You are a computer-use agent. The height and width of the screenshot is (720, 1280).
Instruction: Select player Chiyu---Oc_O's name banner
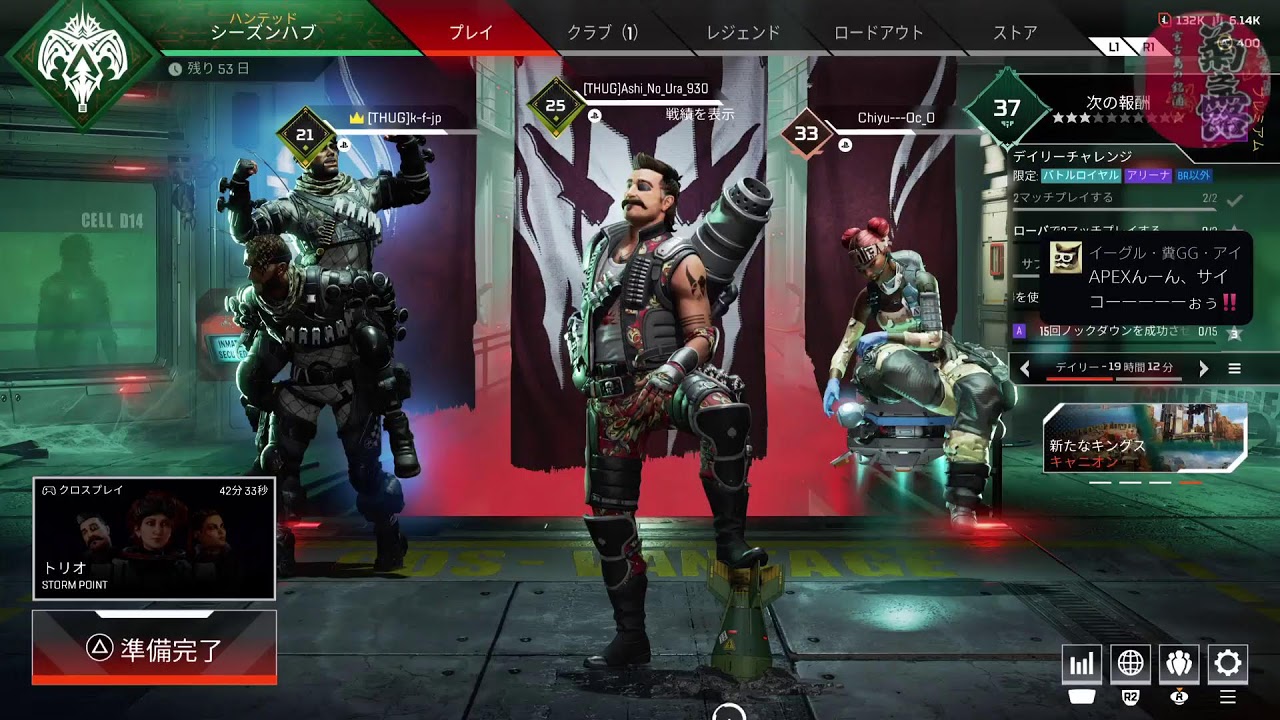896,118
